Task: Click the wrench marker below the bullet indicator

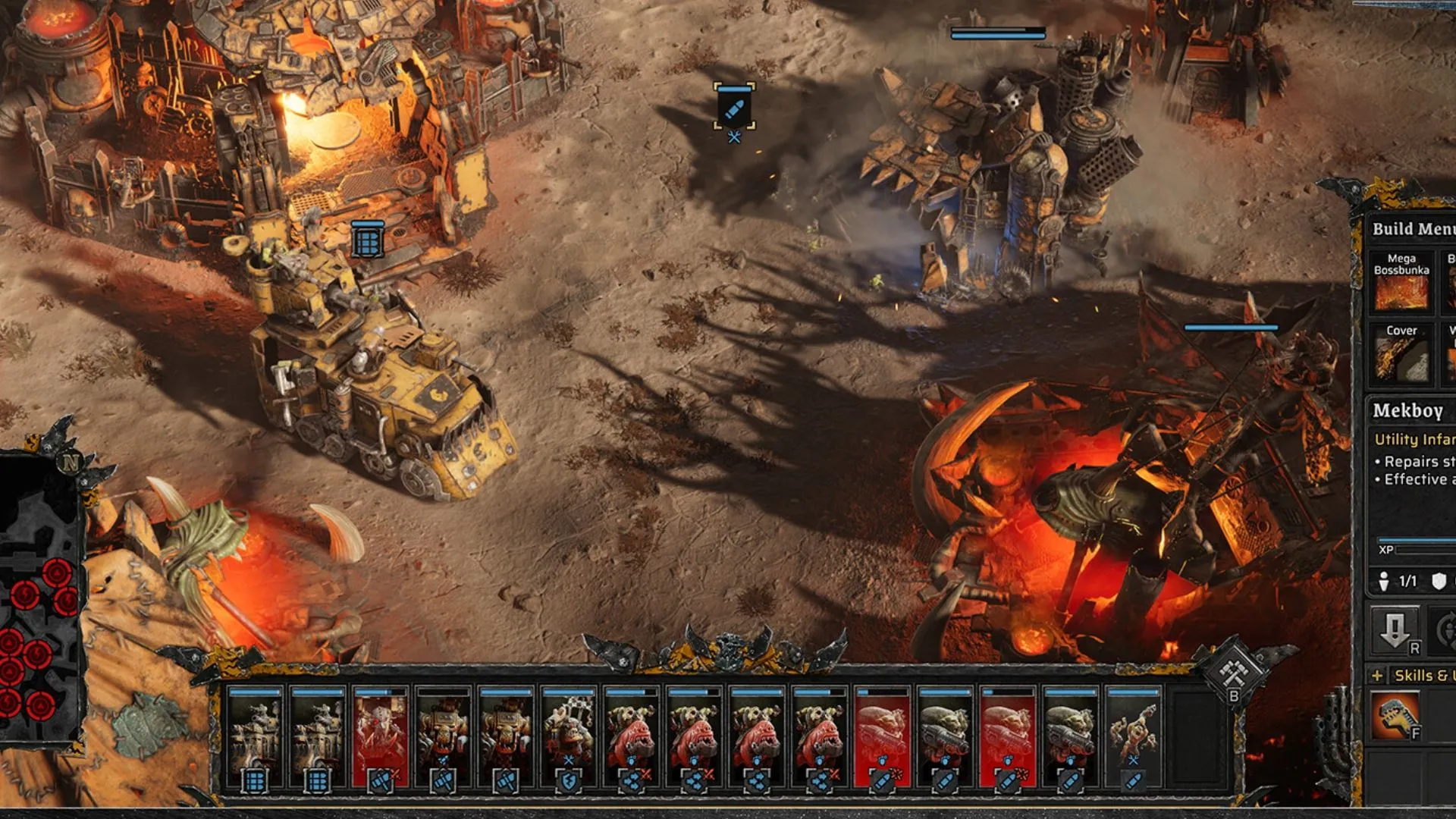Action: pos(733,139)
